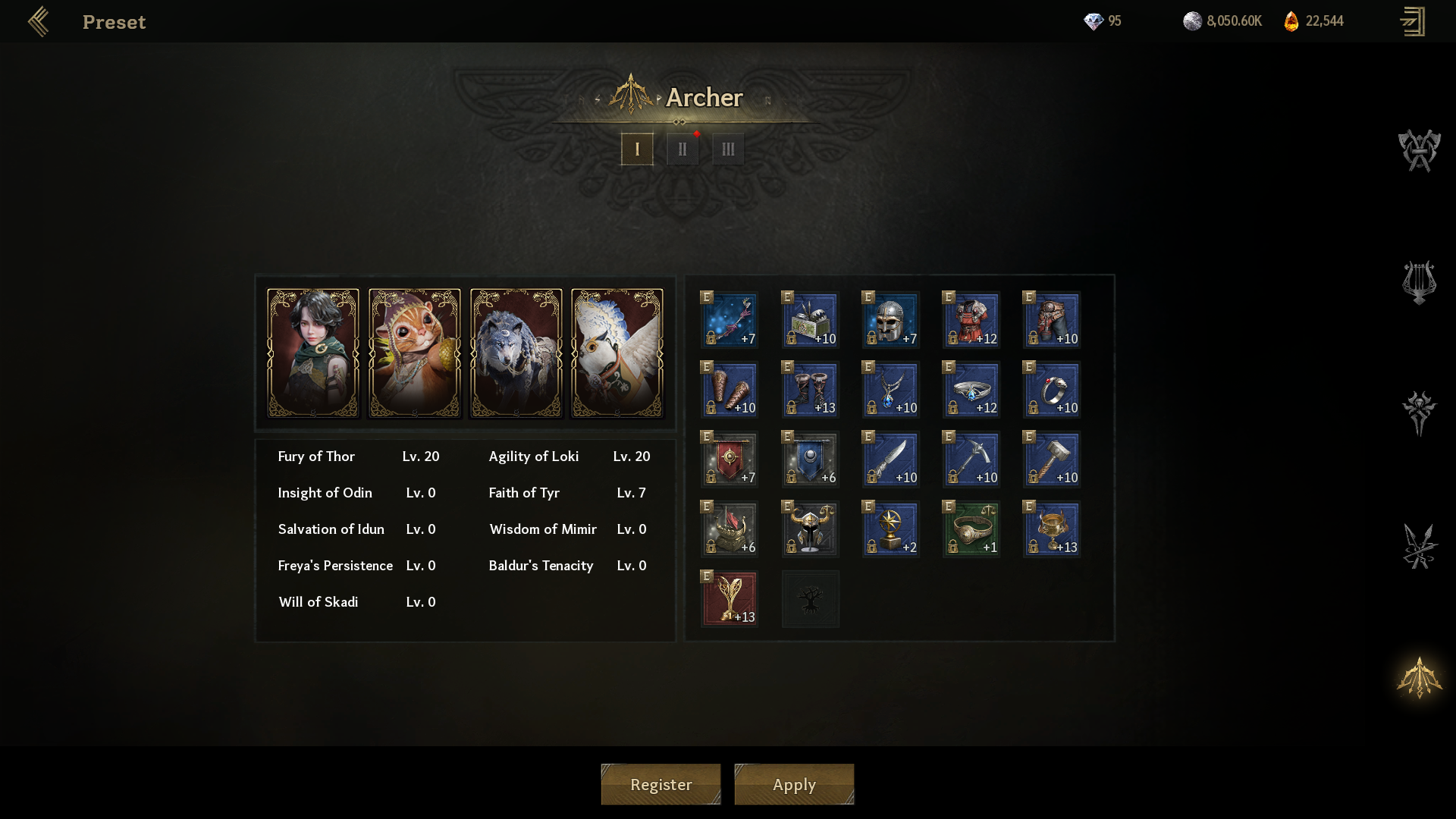Select the squirrel companion card
Screen dimensions: 1456x819
415,353
